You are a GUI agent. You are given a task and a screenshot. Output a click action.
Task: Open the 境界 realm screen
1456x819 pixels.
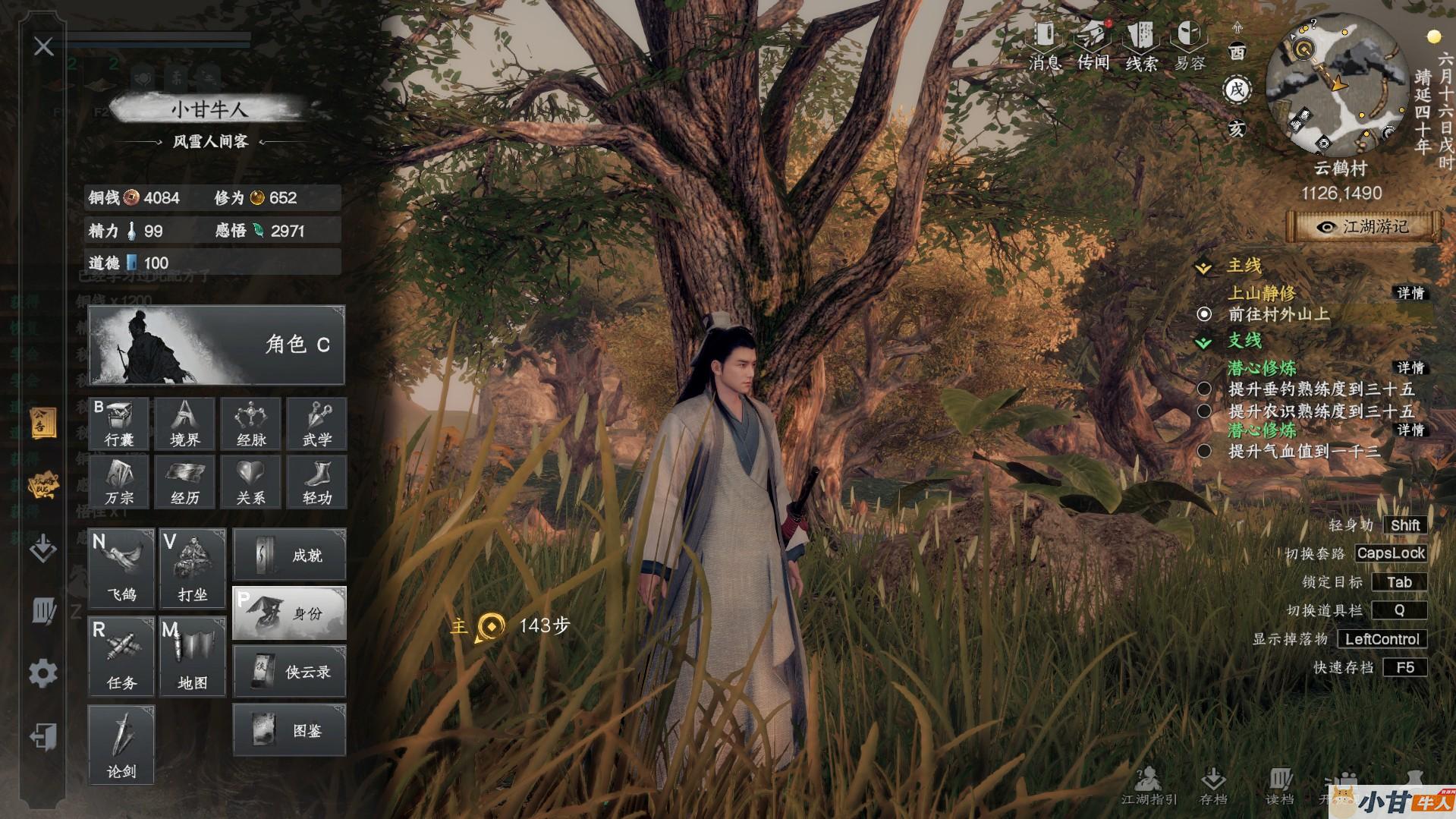tap(185, 423)
